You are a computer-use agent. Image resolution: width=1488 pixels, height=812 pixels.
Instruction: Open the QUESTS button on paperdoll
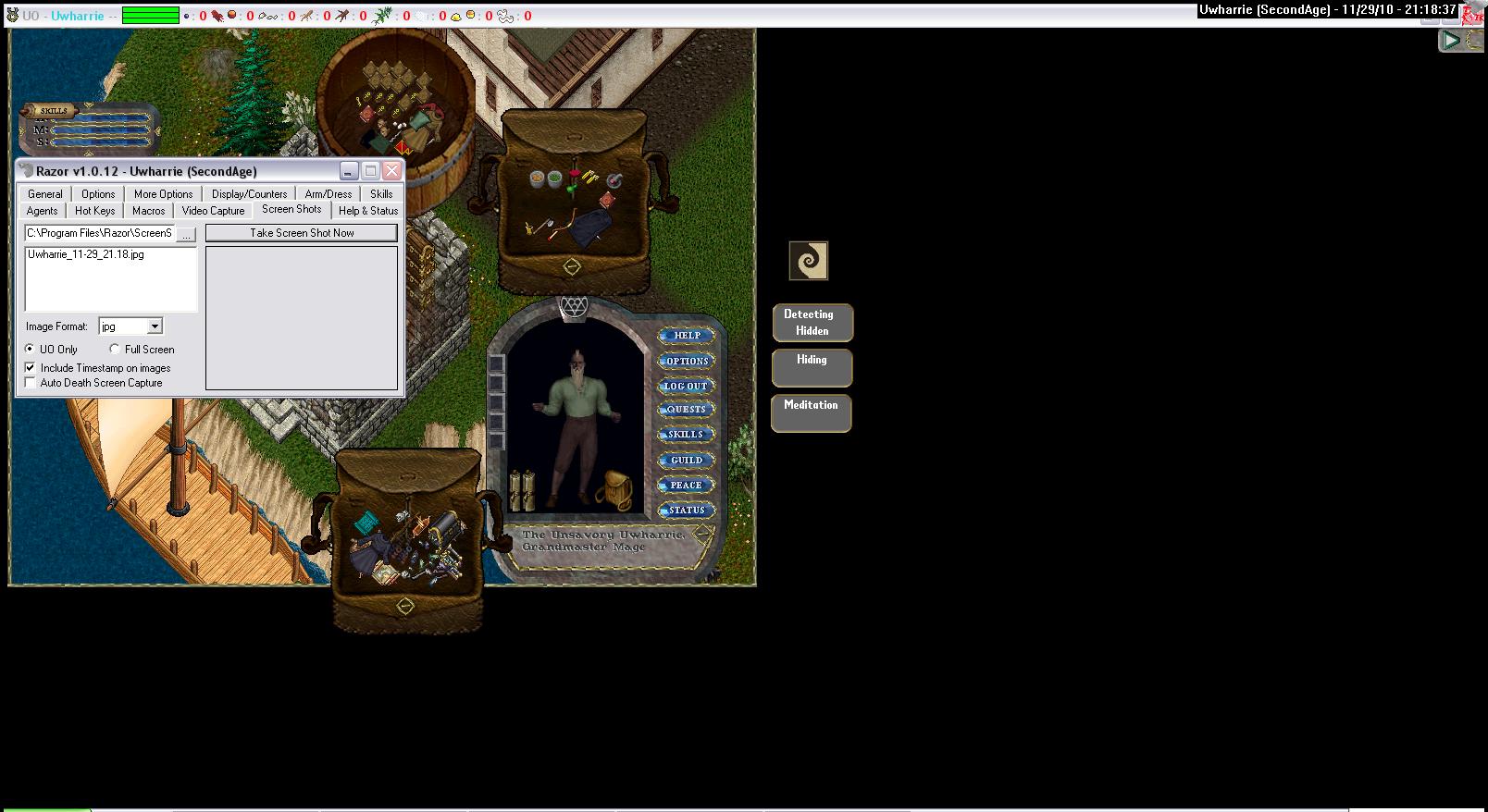point(687,410)
